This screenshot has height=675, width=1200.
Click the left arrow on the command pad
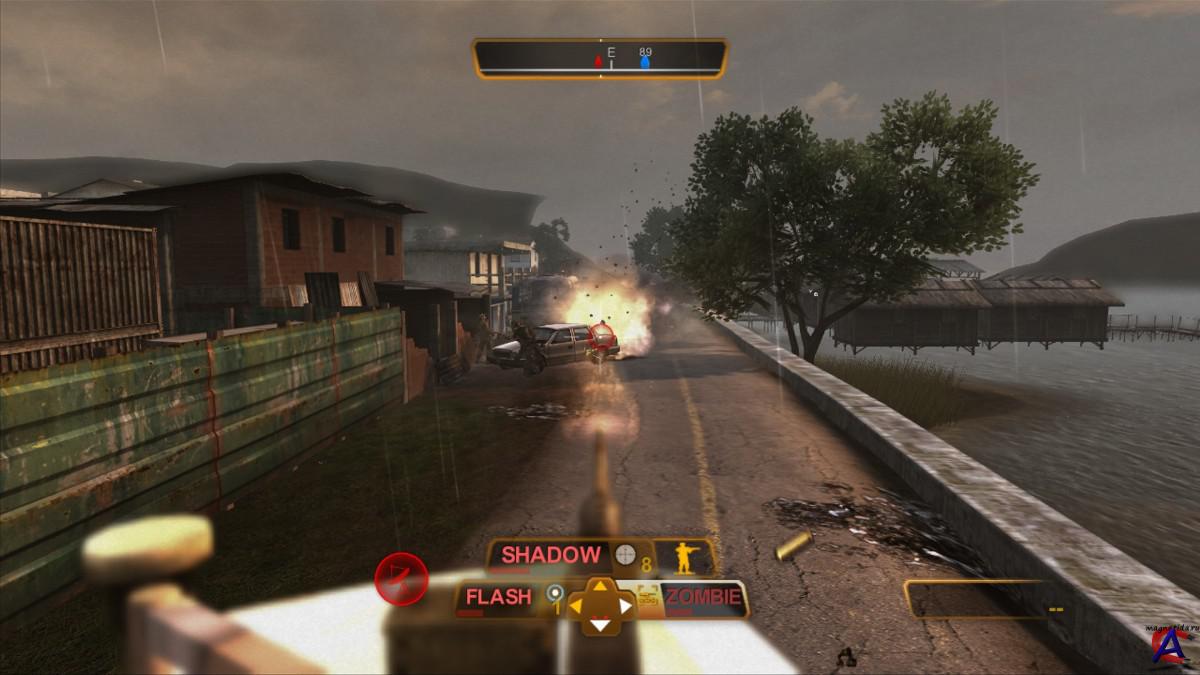click(575, 605)
